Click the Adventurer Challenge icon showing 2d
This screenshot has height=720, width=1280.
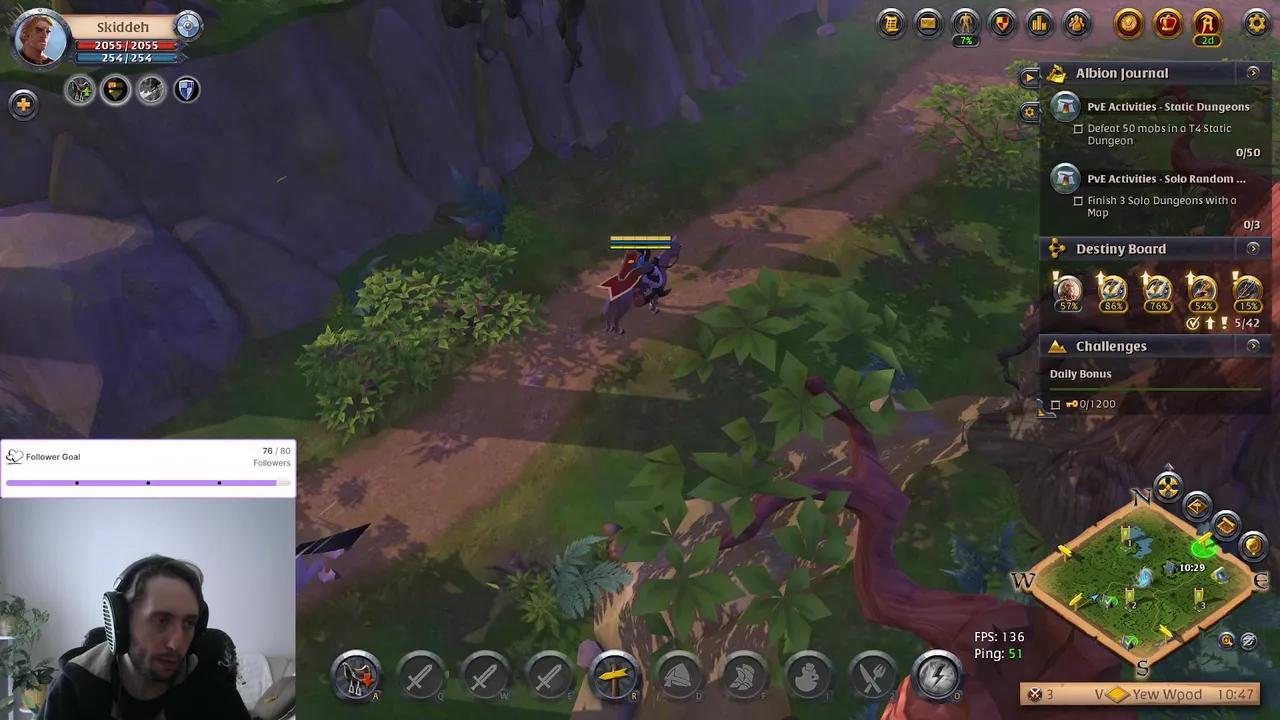click(1207, 24)
